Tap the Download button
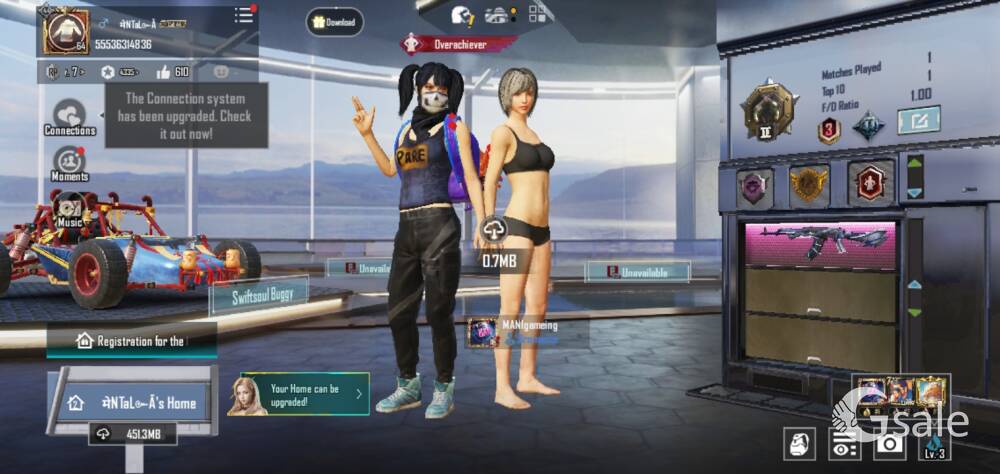Image resolution: width=1000 pixels, height=474 pixels. coord(335,21)
